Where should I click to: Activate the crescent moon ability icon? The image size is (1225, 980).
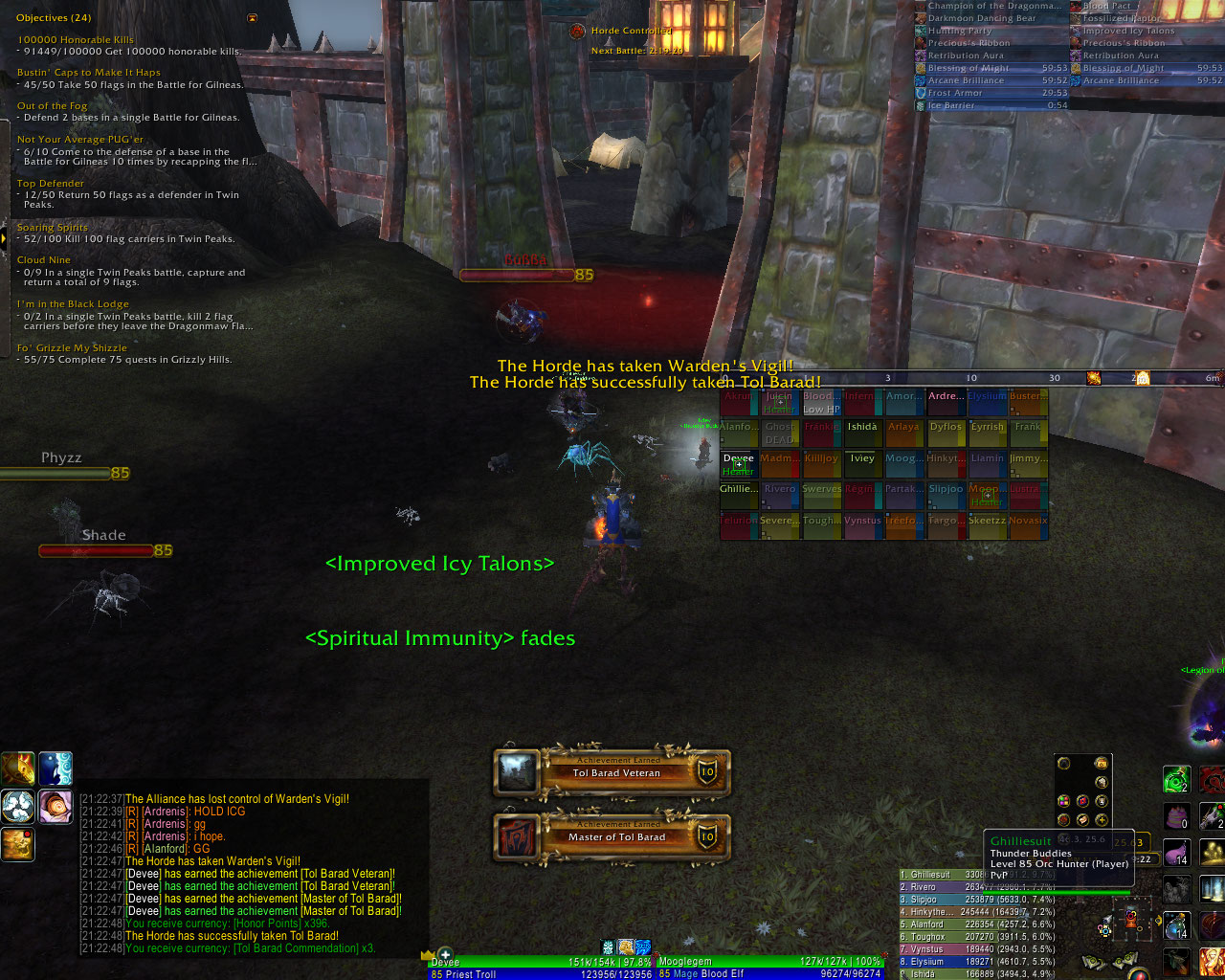[x=56, y=768]
